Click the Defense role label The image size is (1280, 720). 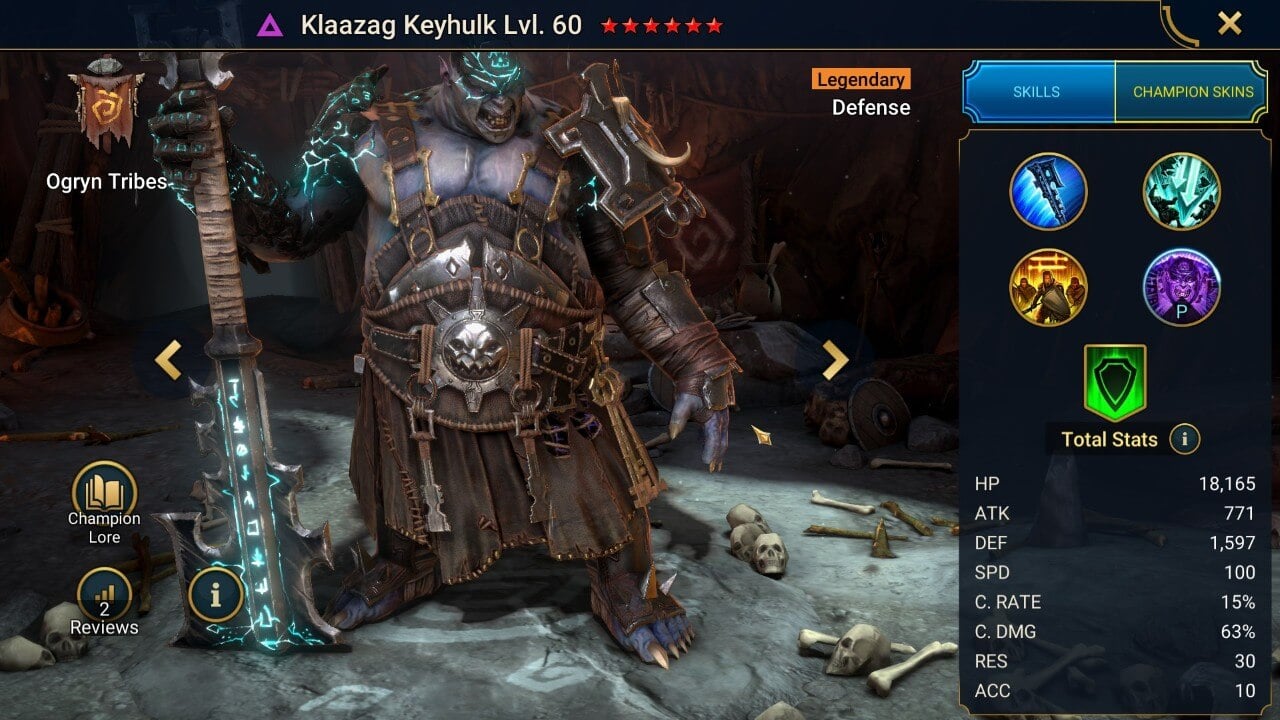point(871,107)
